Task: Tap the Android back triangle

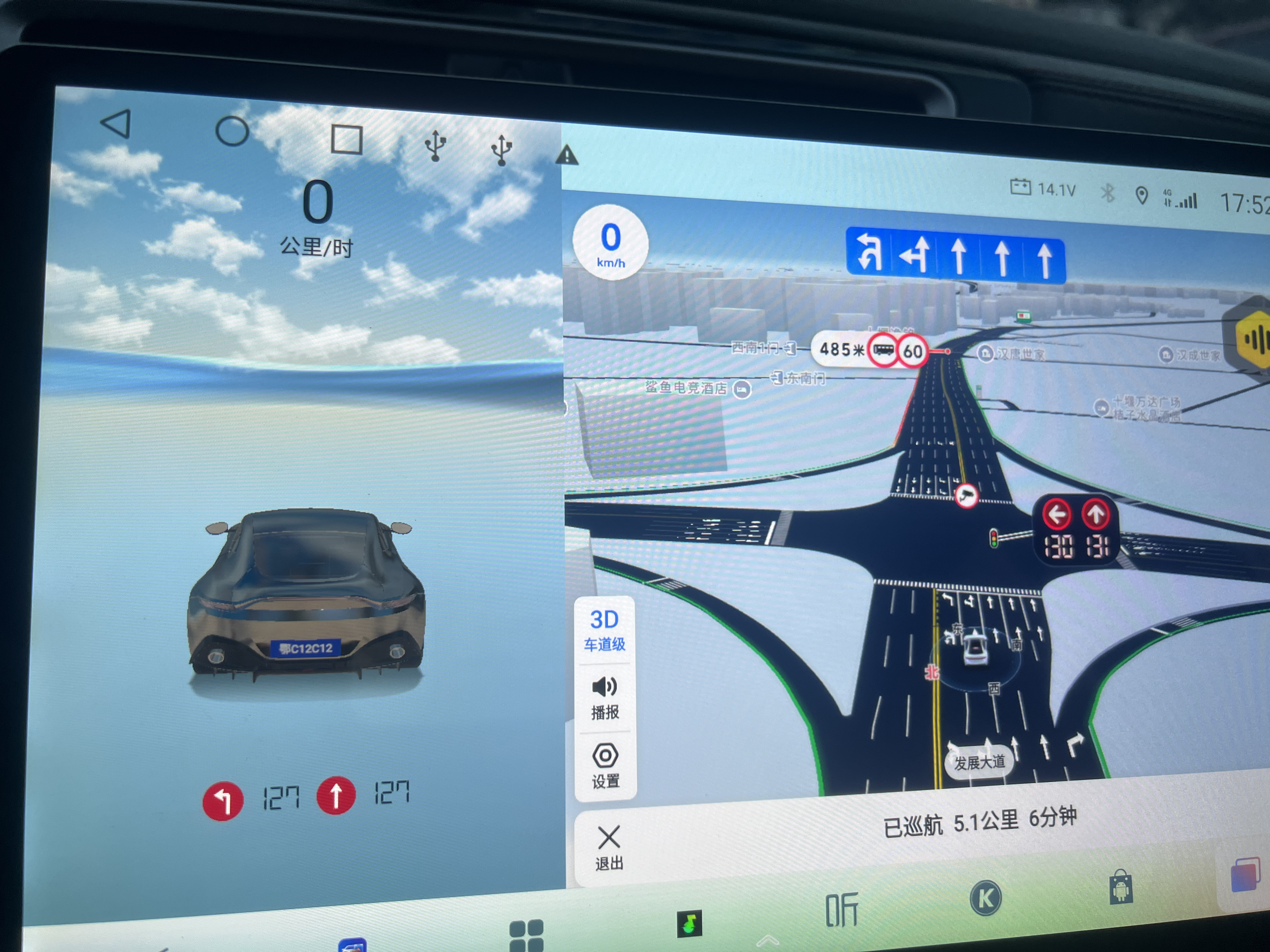Action: pos(117,123)
